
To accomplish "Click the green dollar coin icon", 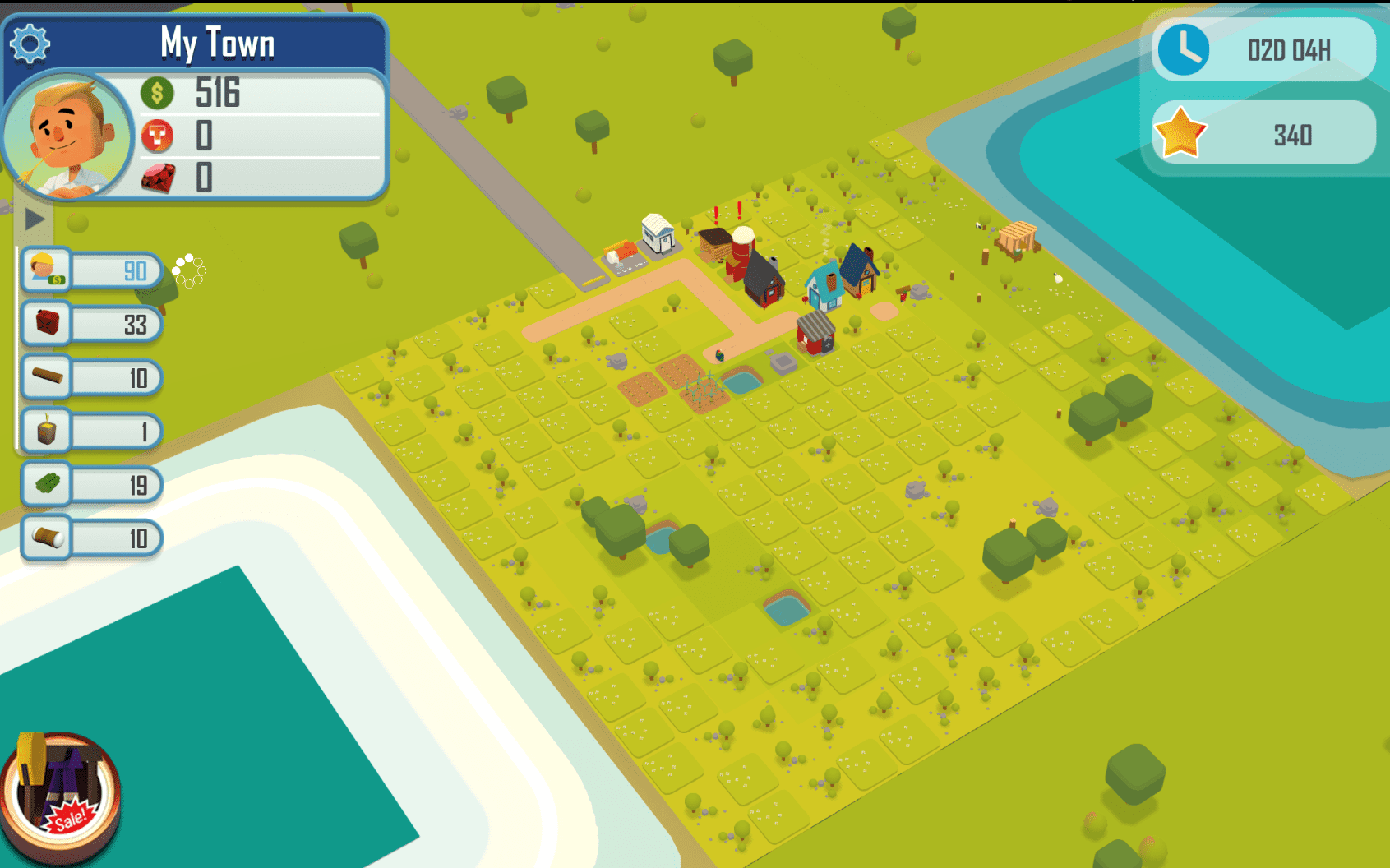I will pyautogui.click(x=159, y=93).
